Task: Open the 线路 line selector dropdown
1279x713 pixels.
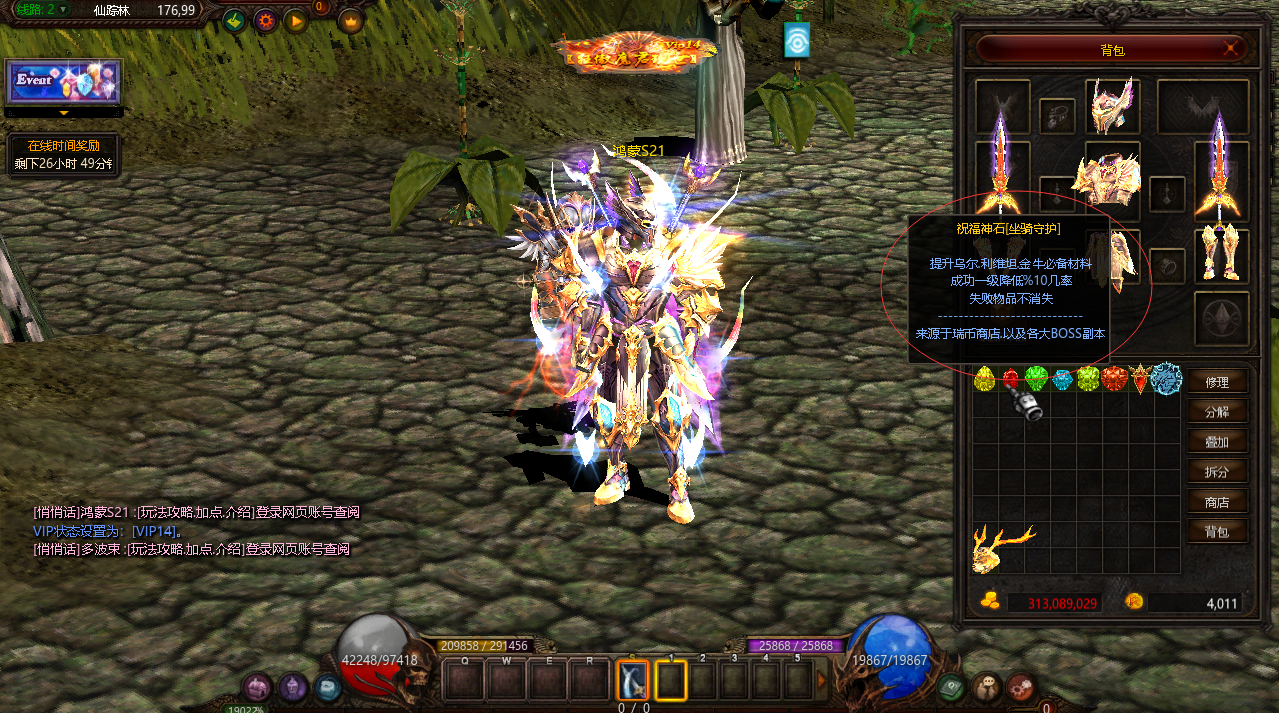Action: (x=63, y=10)
